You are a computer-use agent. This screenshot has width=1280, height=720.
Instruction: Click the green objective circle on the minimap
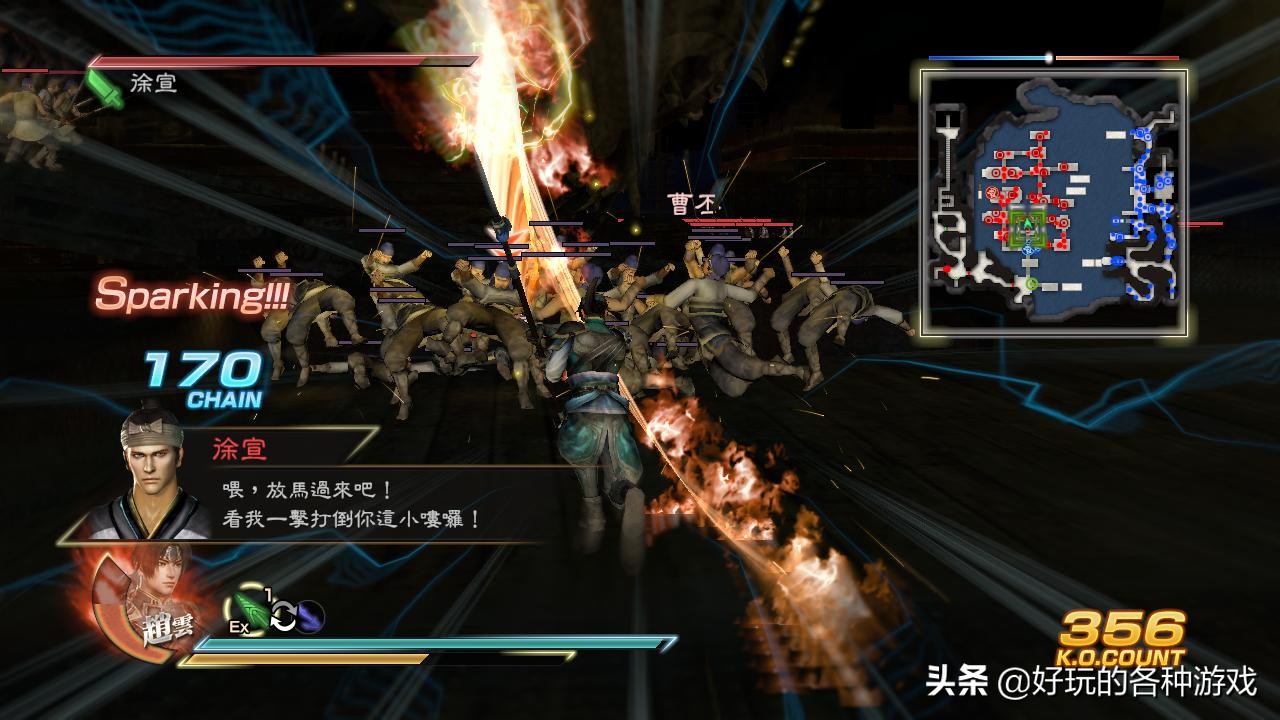[1031, 284]
